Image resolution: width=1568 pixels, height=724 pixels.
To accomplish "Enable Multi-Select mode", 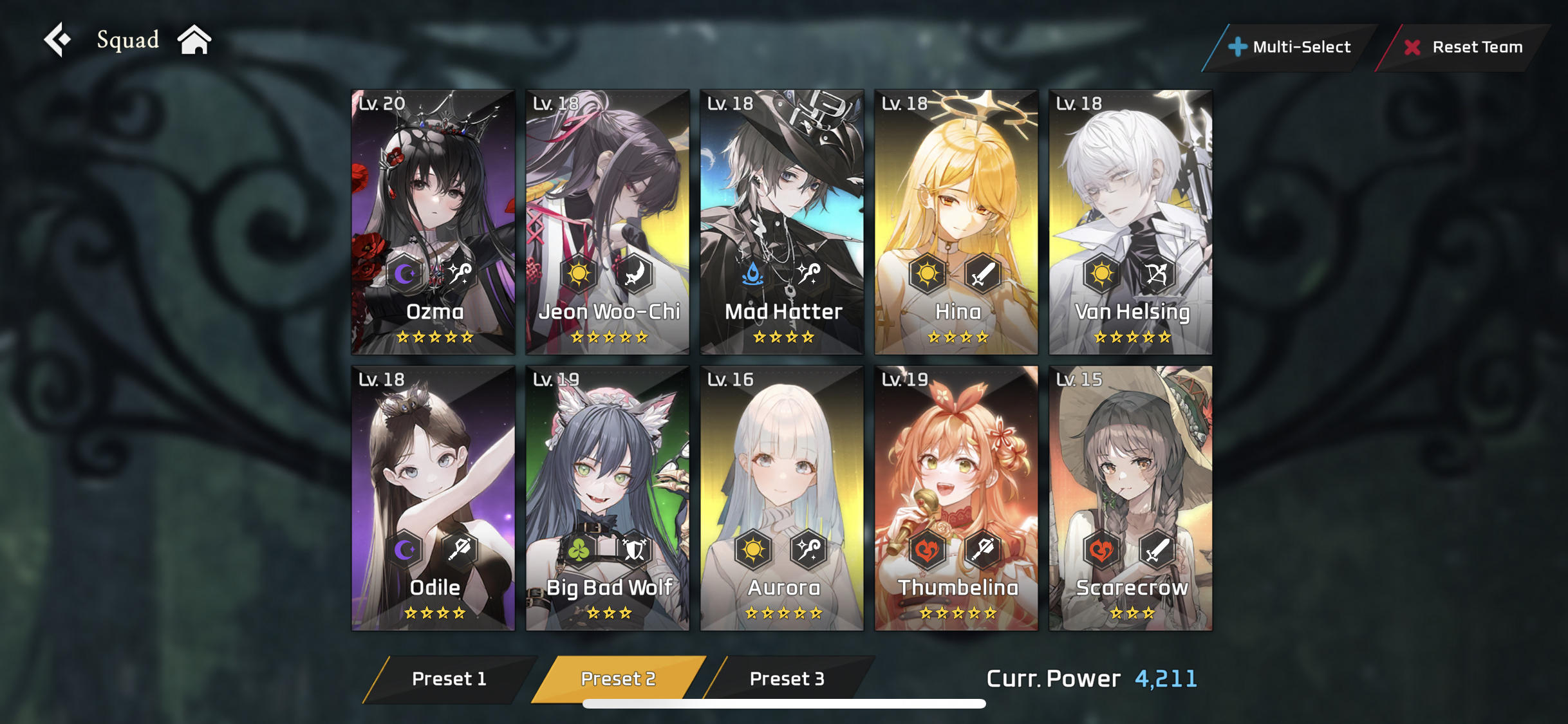I will click(1290, 47).
